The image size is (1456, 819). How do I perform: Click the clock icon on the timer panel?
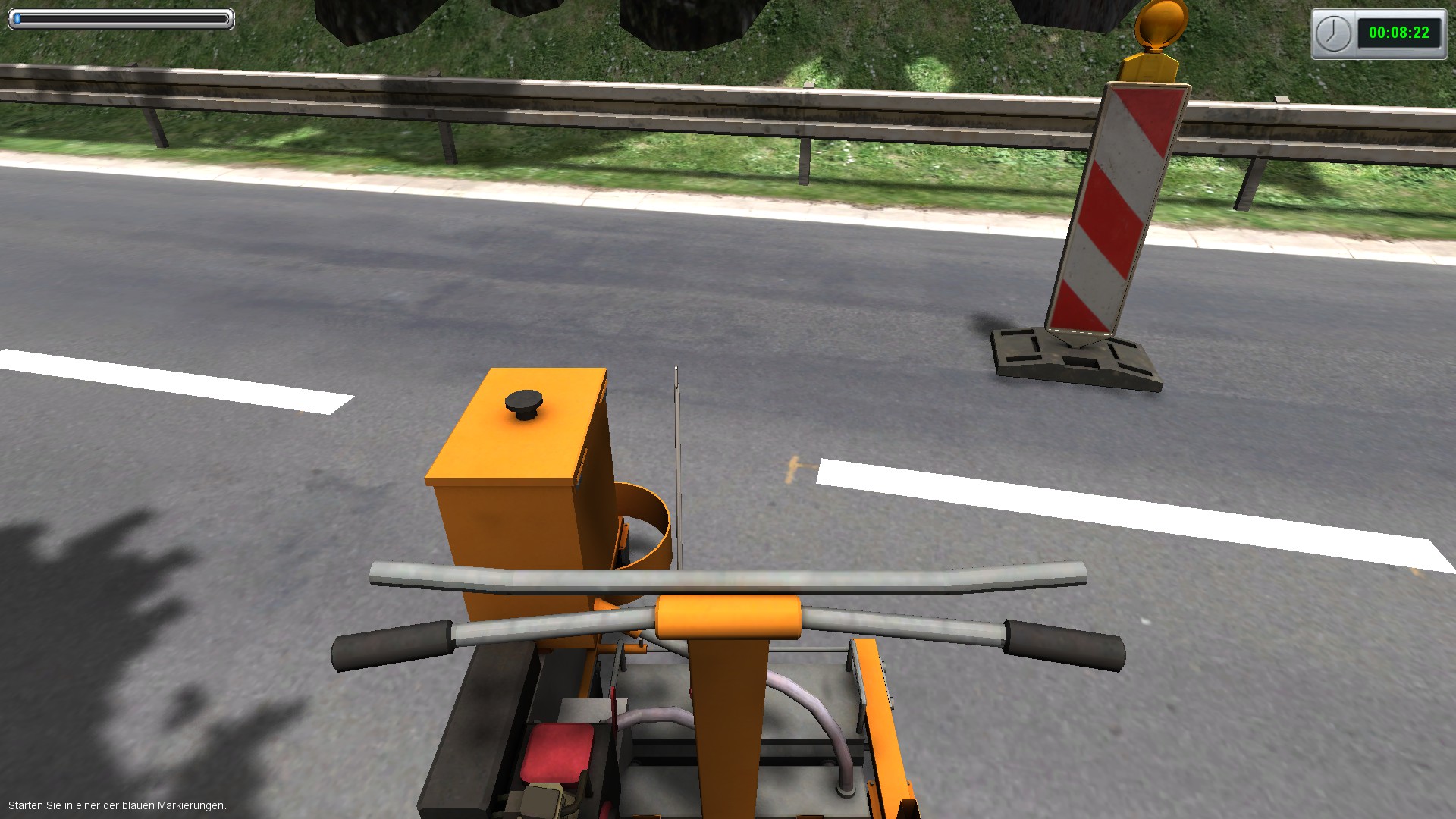click(x=1333, y=33)
